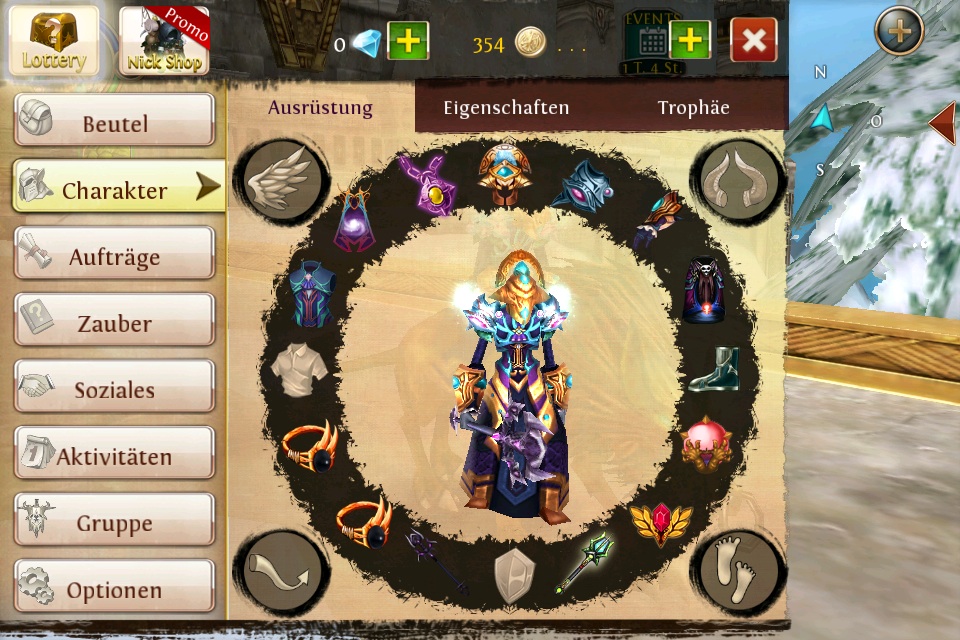Screen dimensions: 960x640
Task: Open the Zauber spells menu
Action: tap(114, 321)
